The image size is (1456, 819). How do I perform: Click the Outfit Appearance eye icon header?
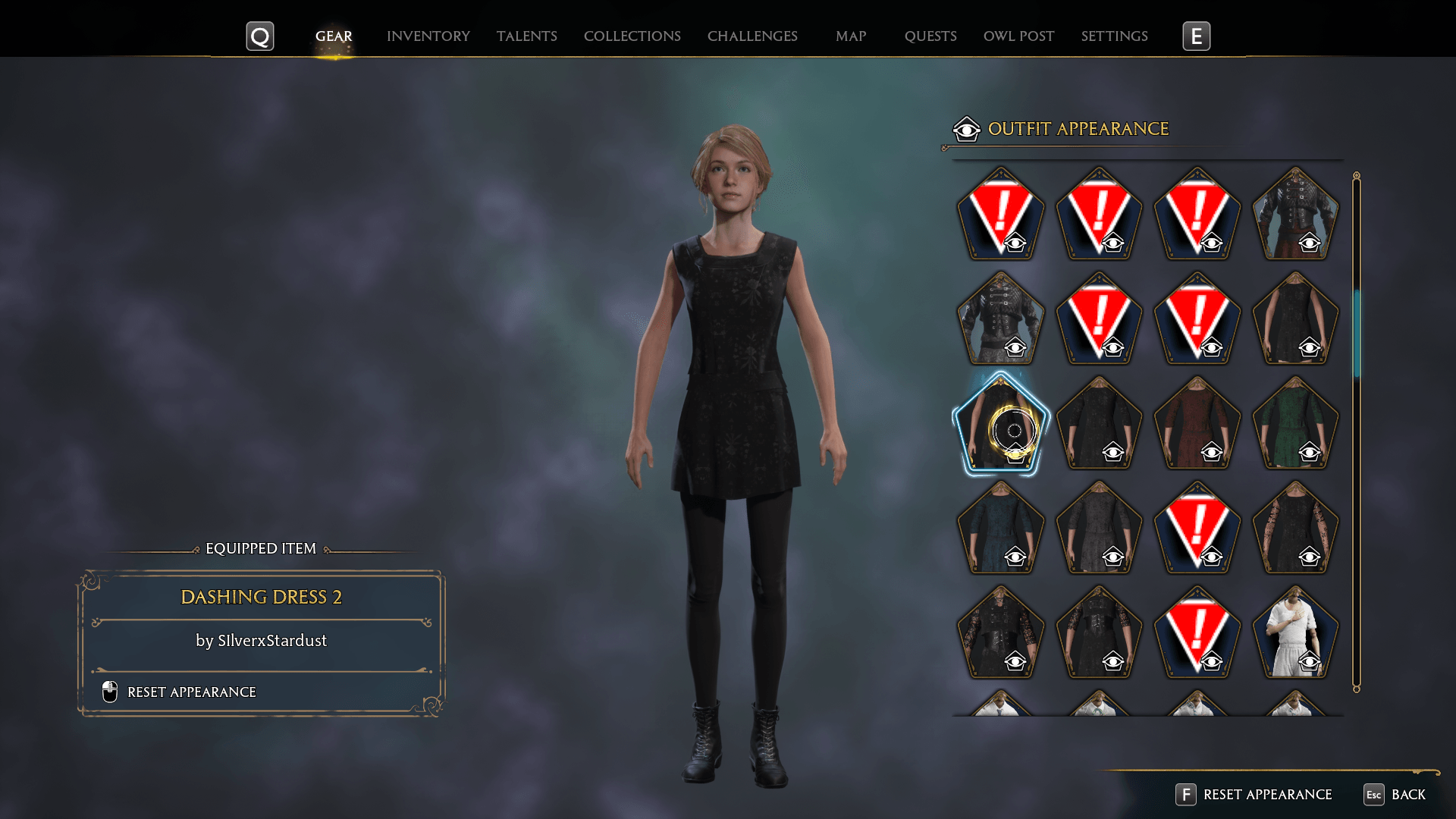(965, 129)
